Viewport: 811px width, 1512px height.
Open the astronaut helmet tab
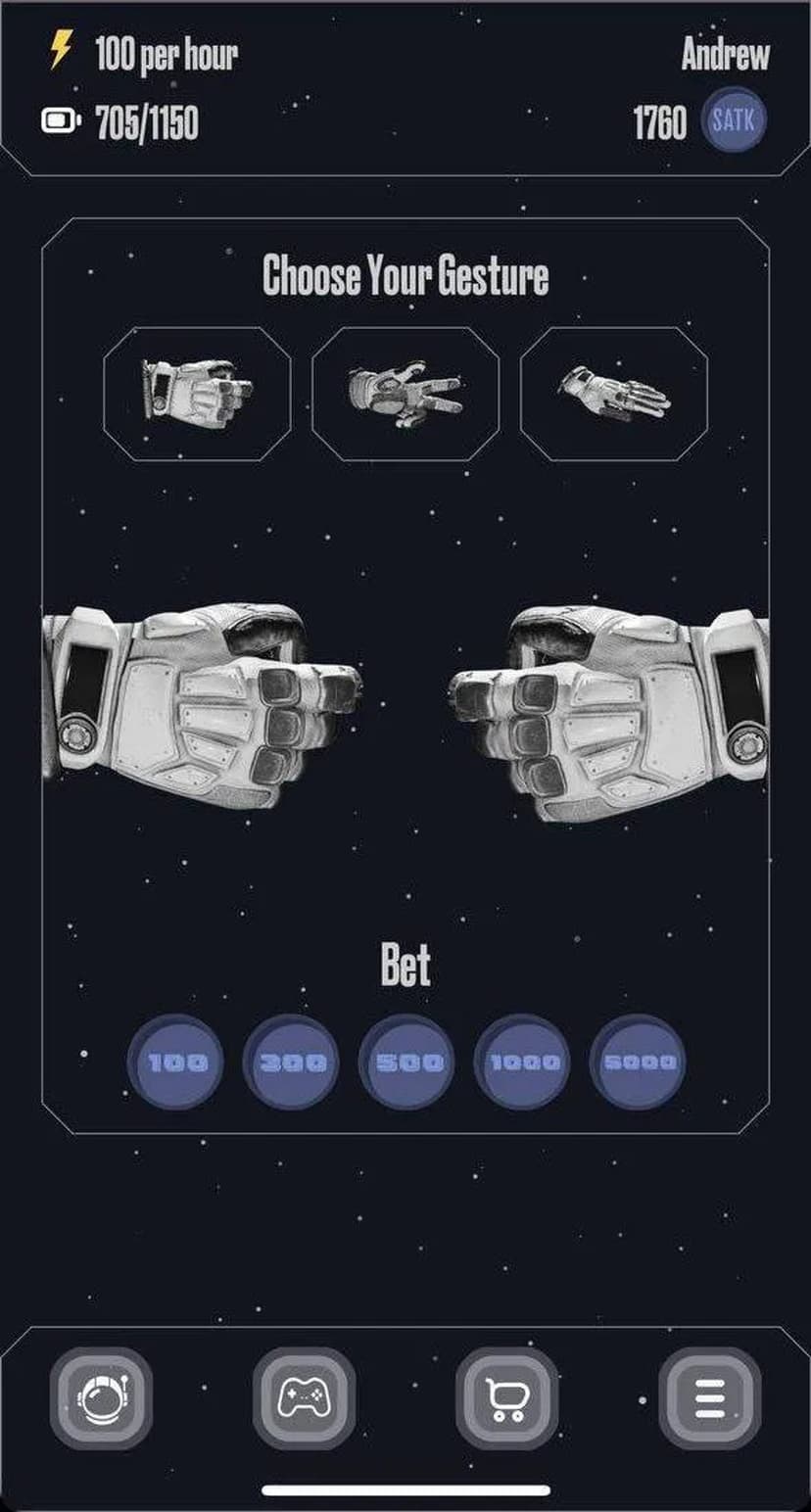pos(101,1397)
